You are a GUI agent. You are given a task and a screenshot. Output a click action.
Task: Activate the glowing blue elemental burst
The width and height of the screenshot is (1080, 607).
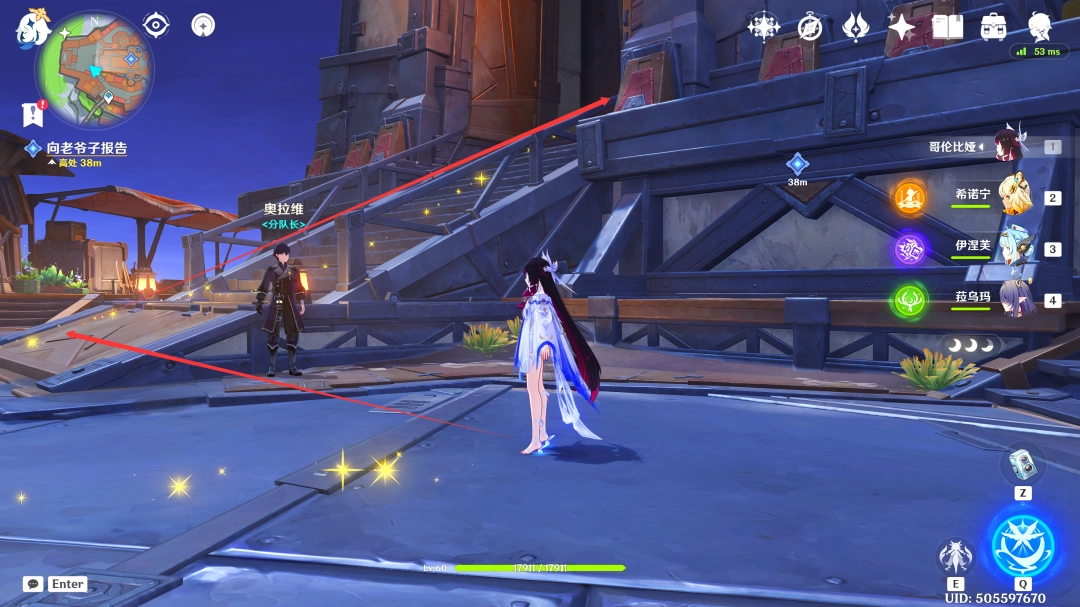tap(1023, 546)
